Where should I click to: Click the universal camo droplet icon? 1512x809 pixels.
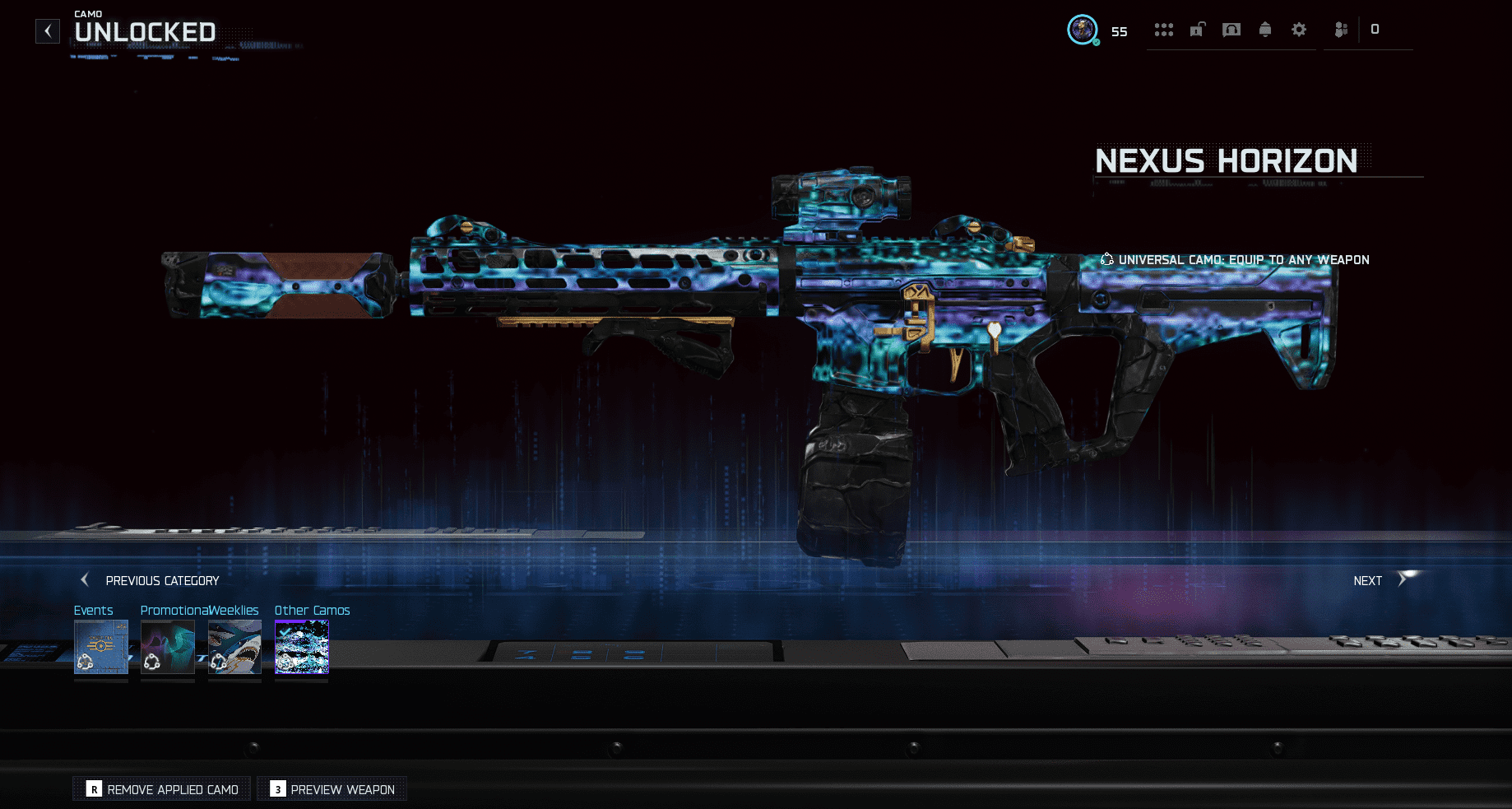(1107, 259)
